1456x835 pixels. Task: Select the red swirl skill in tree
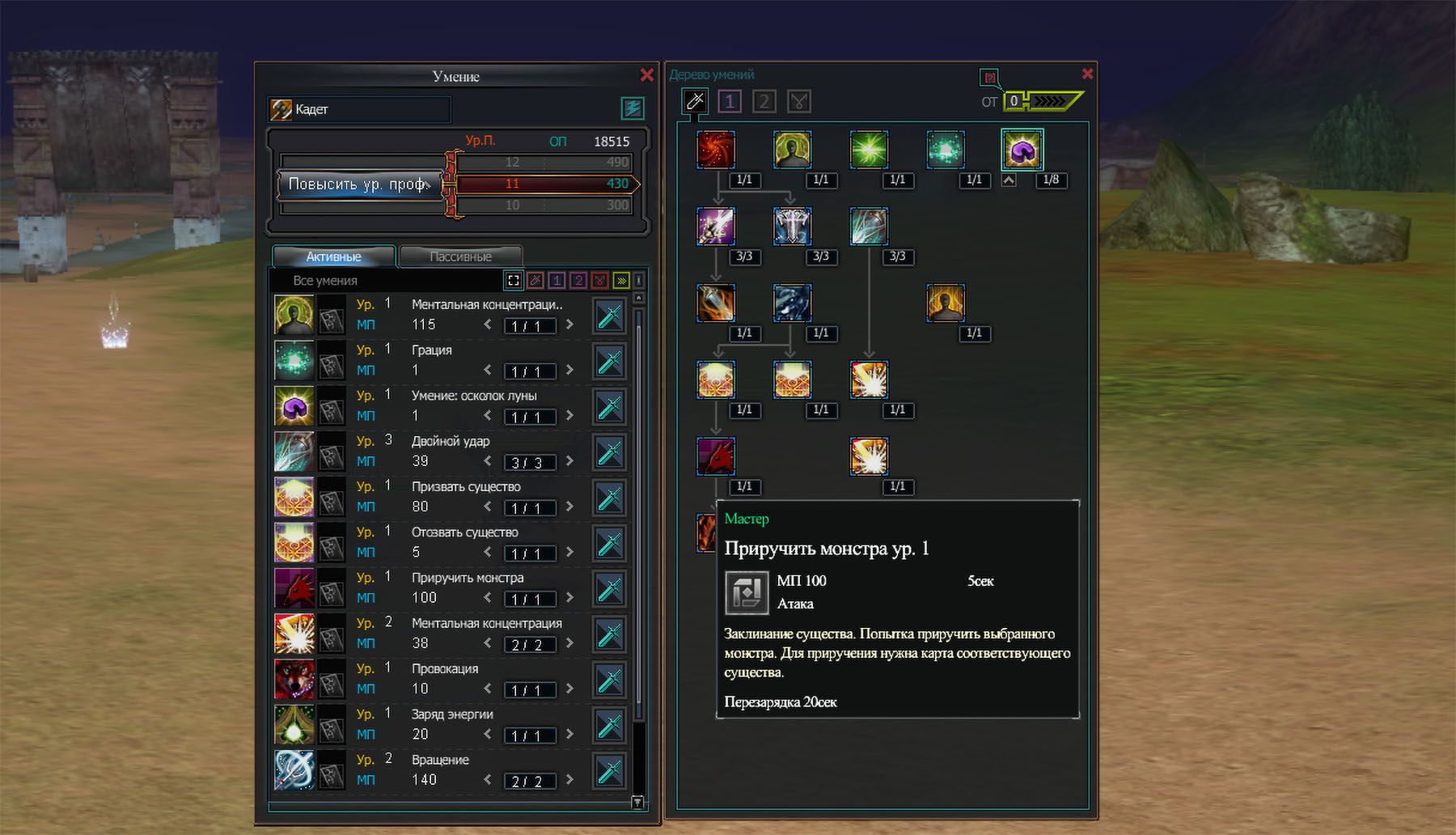pyautogui.click(x=716, y=150)
